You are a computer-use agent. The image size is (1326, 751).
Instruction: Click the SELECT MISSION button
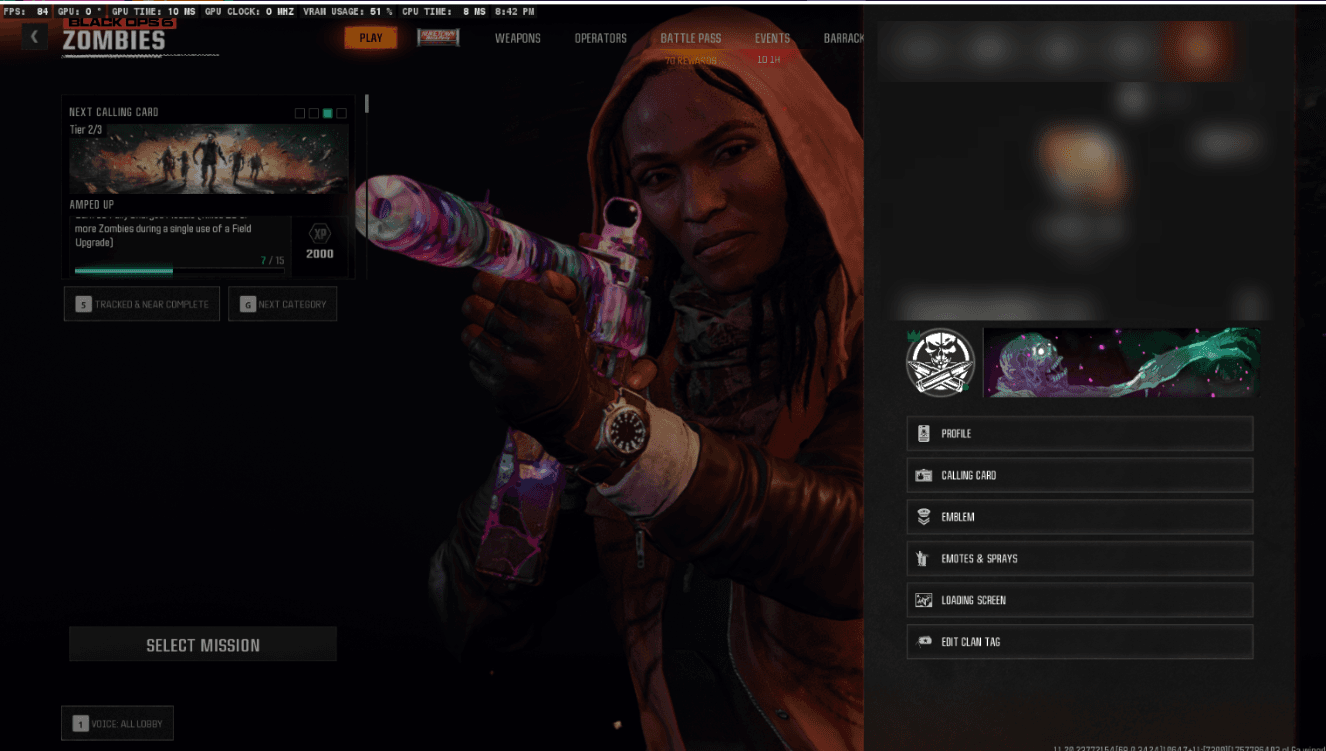(x=202, y=644)
